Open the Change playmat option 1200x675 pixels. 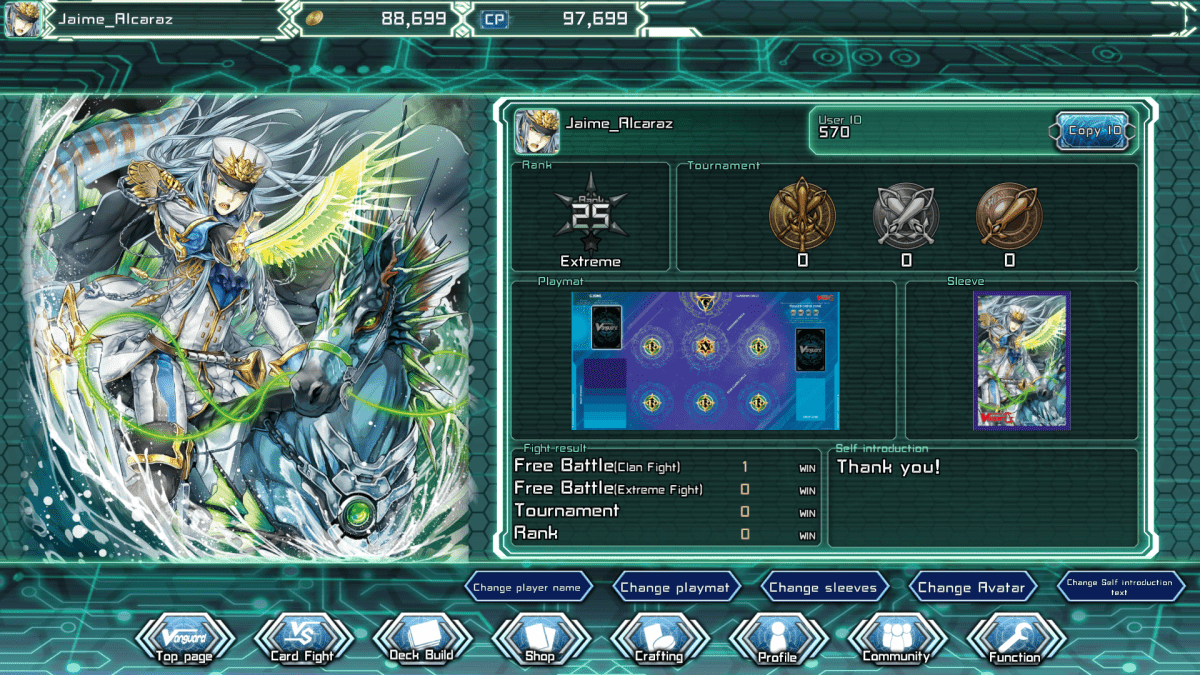[675, 588]
